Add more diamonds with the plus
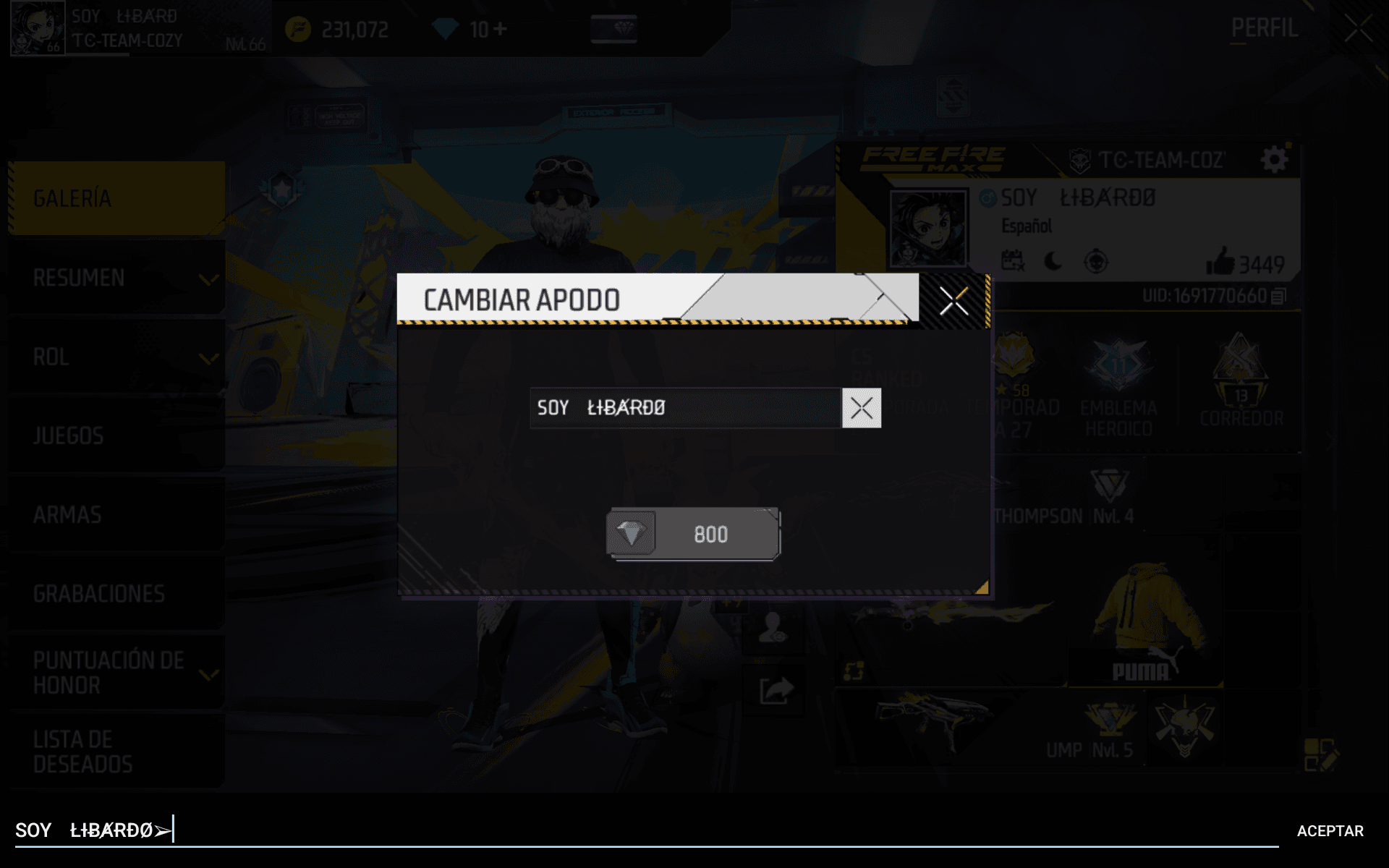This screenshot has height=868, width=1389. (x=500, y=29)
